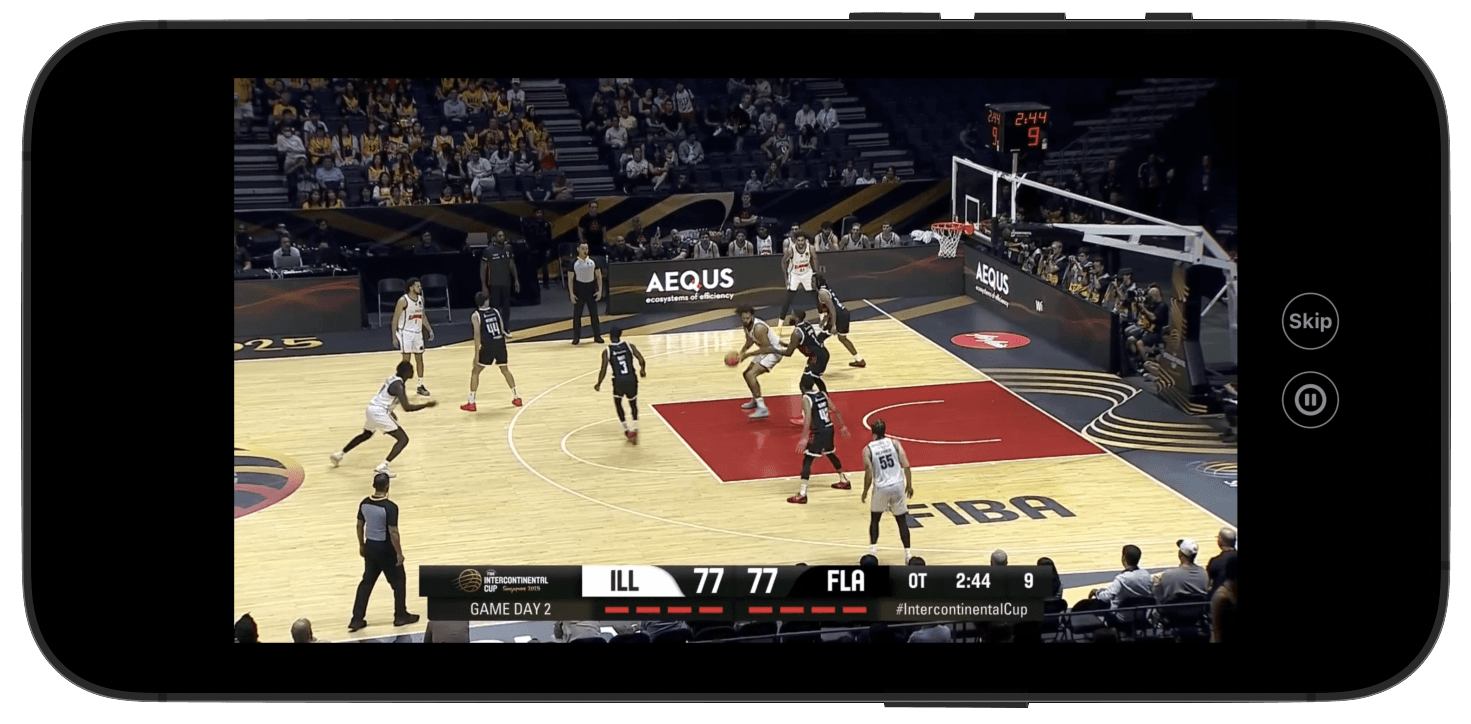Image resolution: width=1471 pixels, height=724 pixels.
Task: Expand the scoreboard by tapping ILL's score 77
Action: pyautogui.click(x=710, y=579)
